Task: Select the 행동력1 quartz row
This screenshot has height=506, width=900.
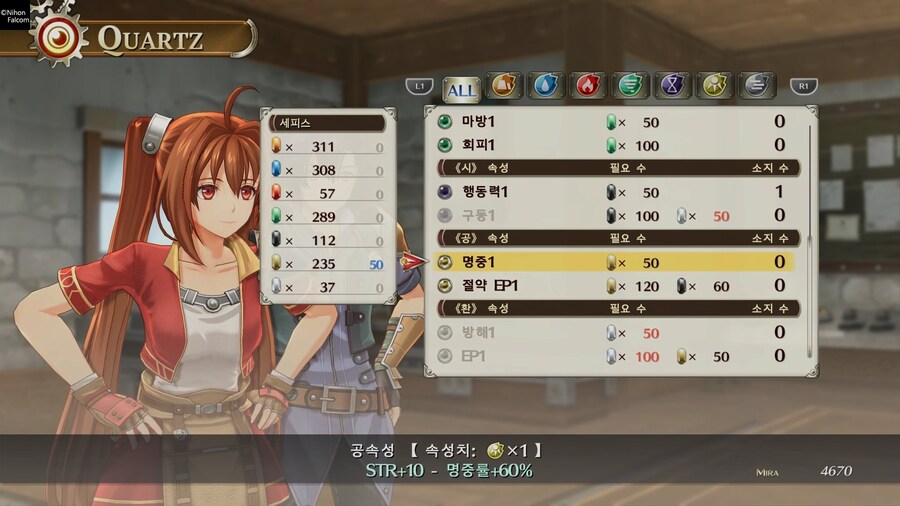Action: click(615, 192)
